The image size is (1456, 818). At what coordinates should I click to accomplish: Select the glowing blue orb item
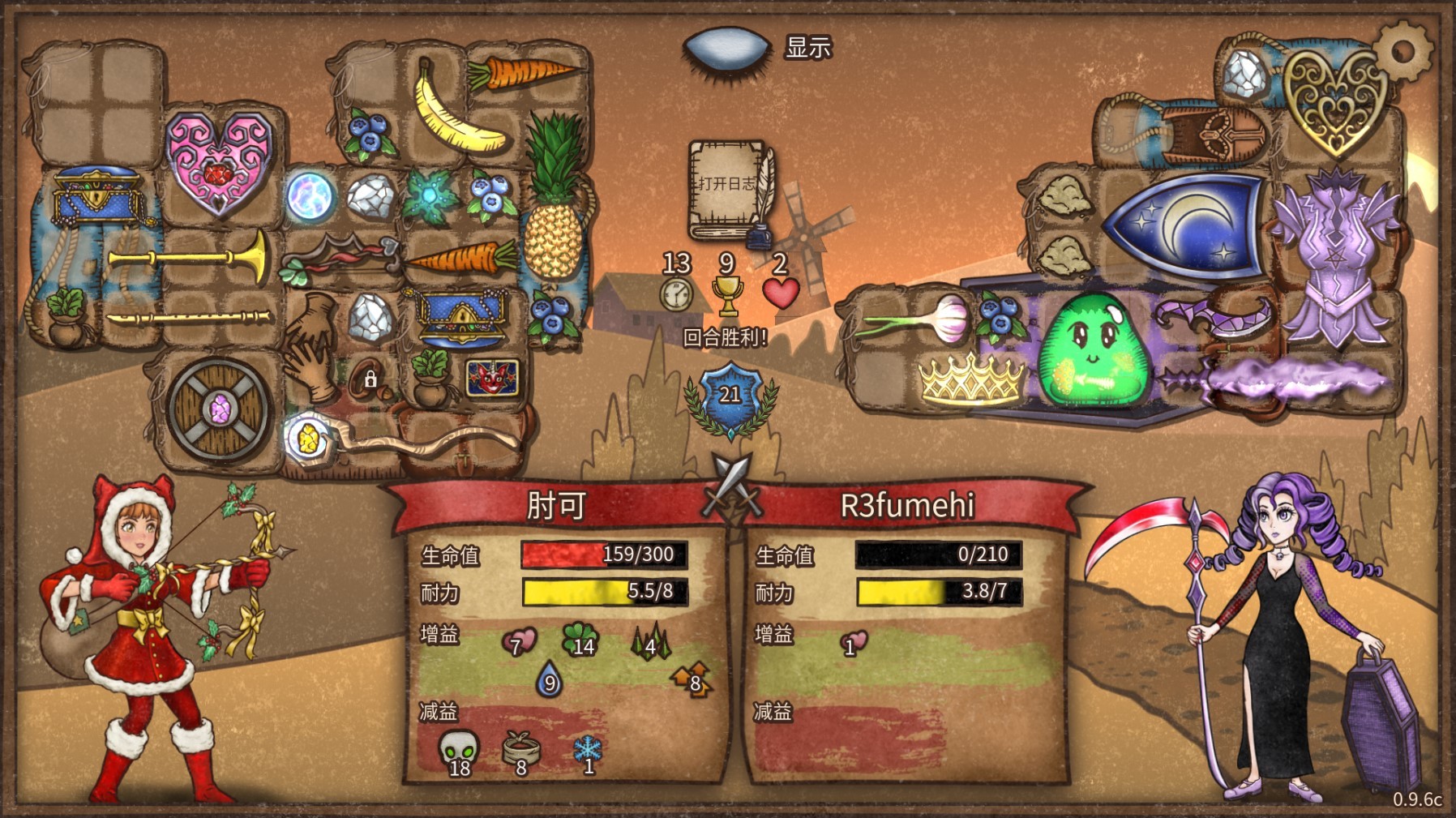(310, 195)
